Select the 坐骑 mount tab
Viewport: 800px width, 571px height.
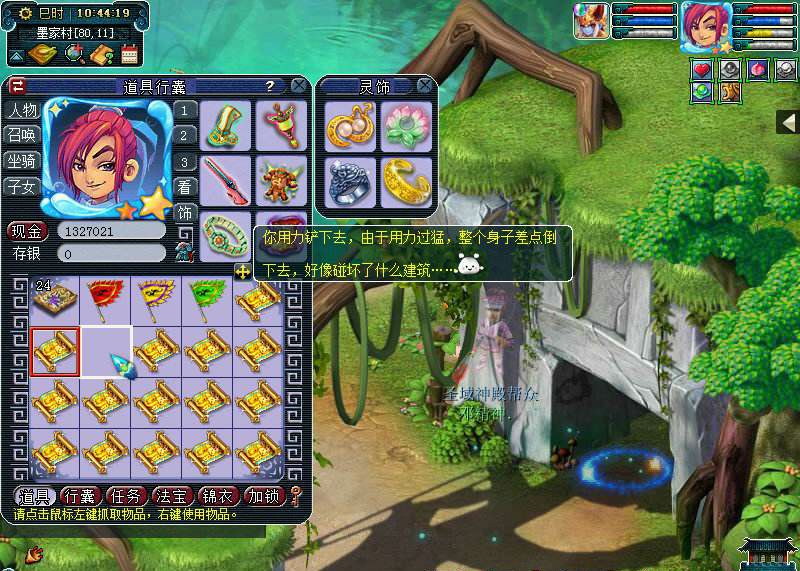click(21, 160)
